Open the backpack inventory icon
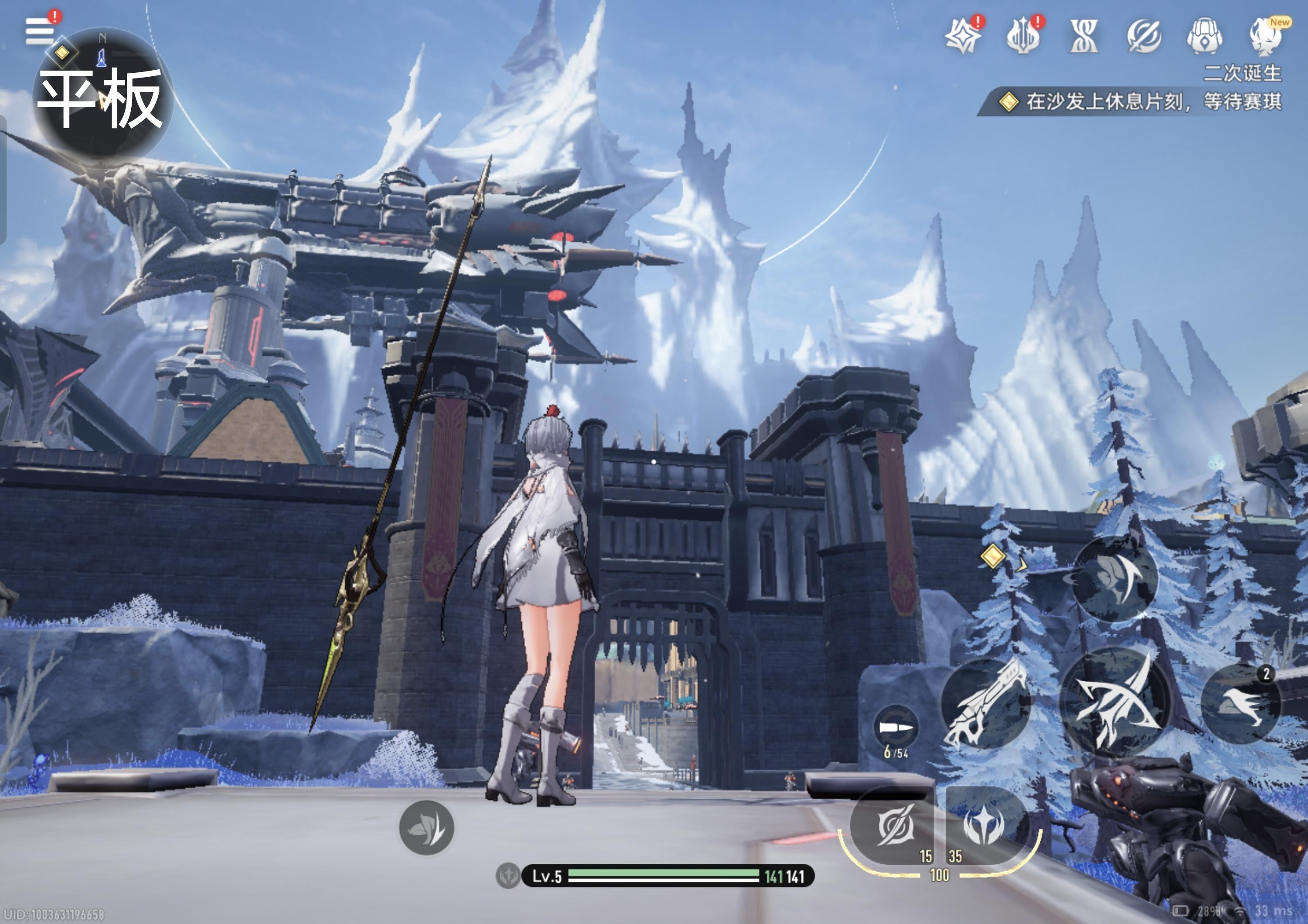This screenshot has height=924, width=1308. point(1204,37)
